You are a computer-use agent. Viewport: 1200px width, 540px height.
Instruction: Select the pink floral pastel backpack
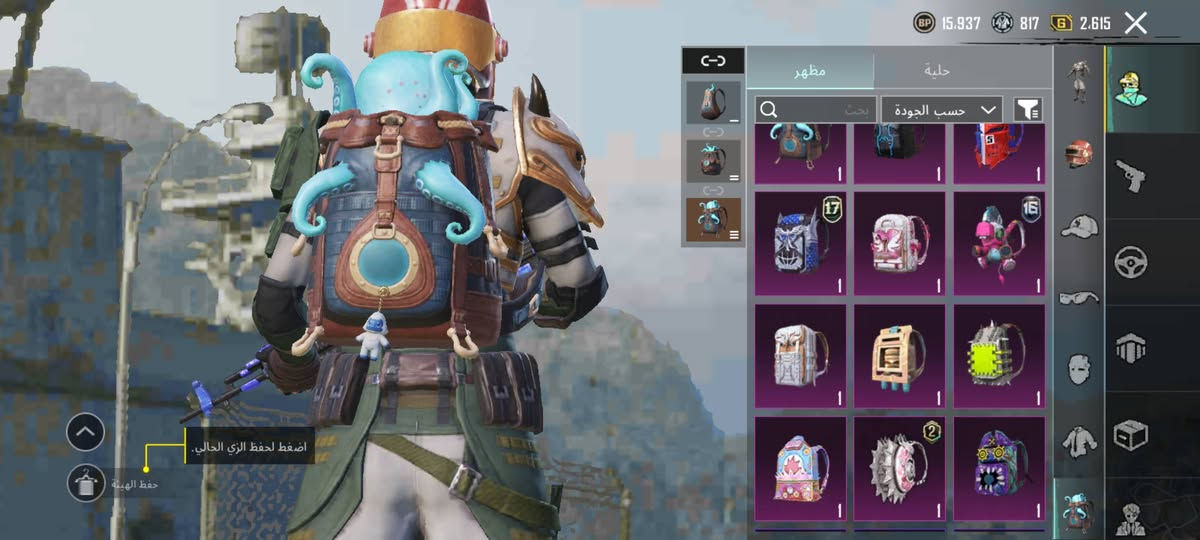[799, 466]
